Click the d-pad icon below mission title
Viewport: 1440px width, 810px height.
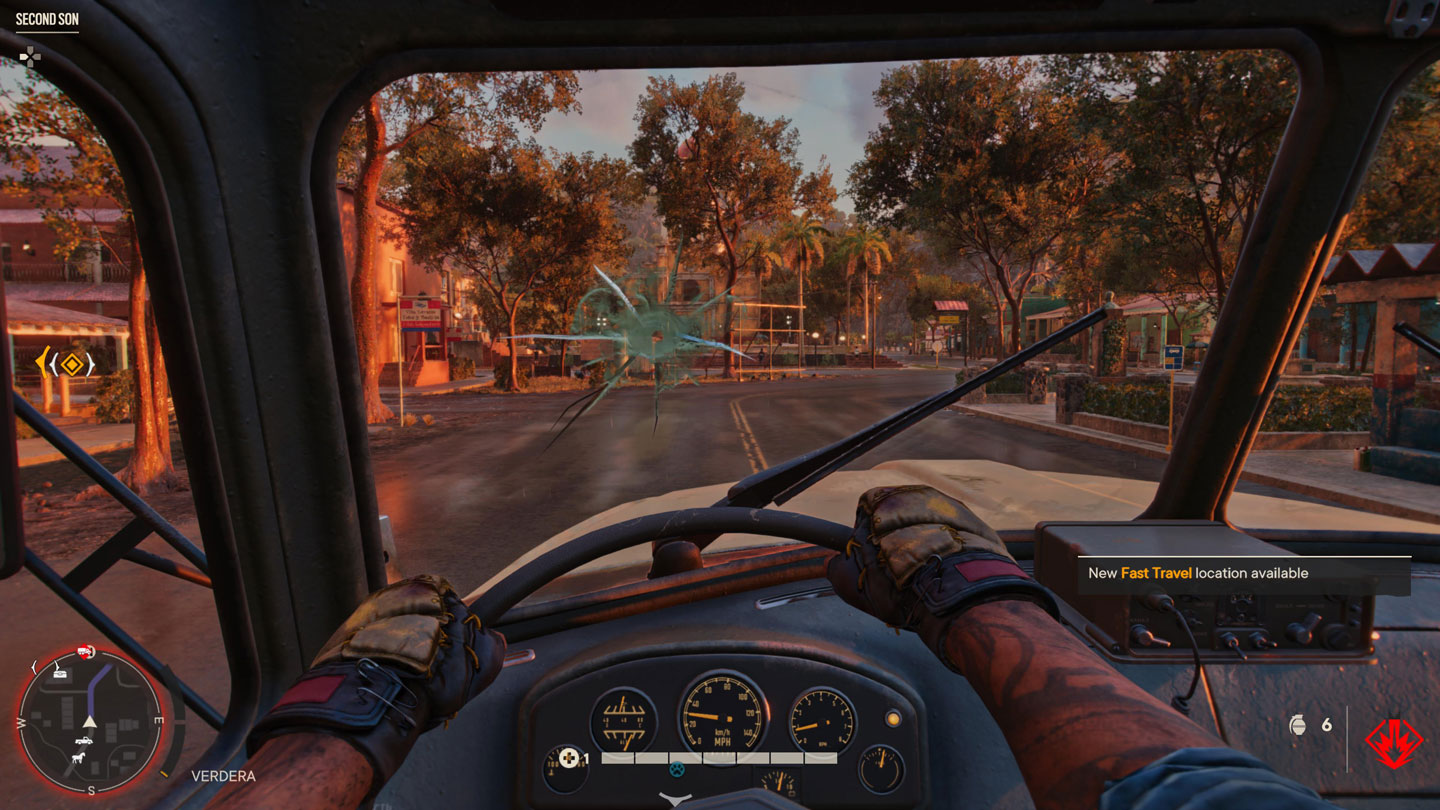coord(30,56)
